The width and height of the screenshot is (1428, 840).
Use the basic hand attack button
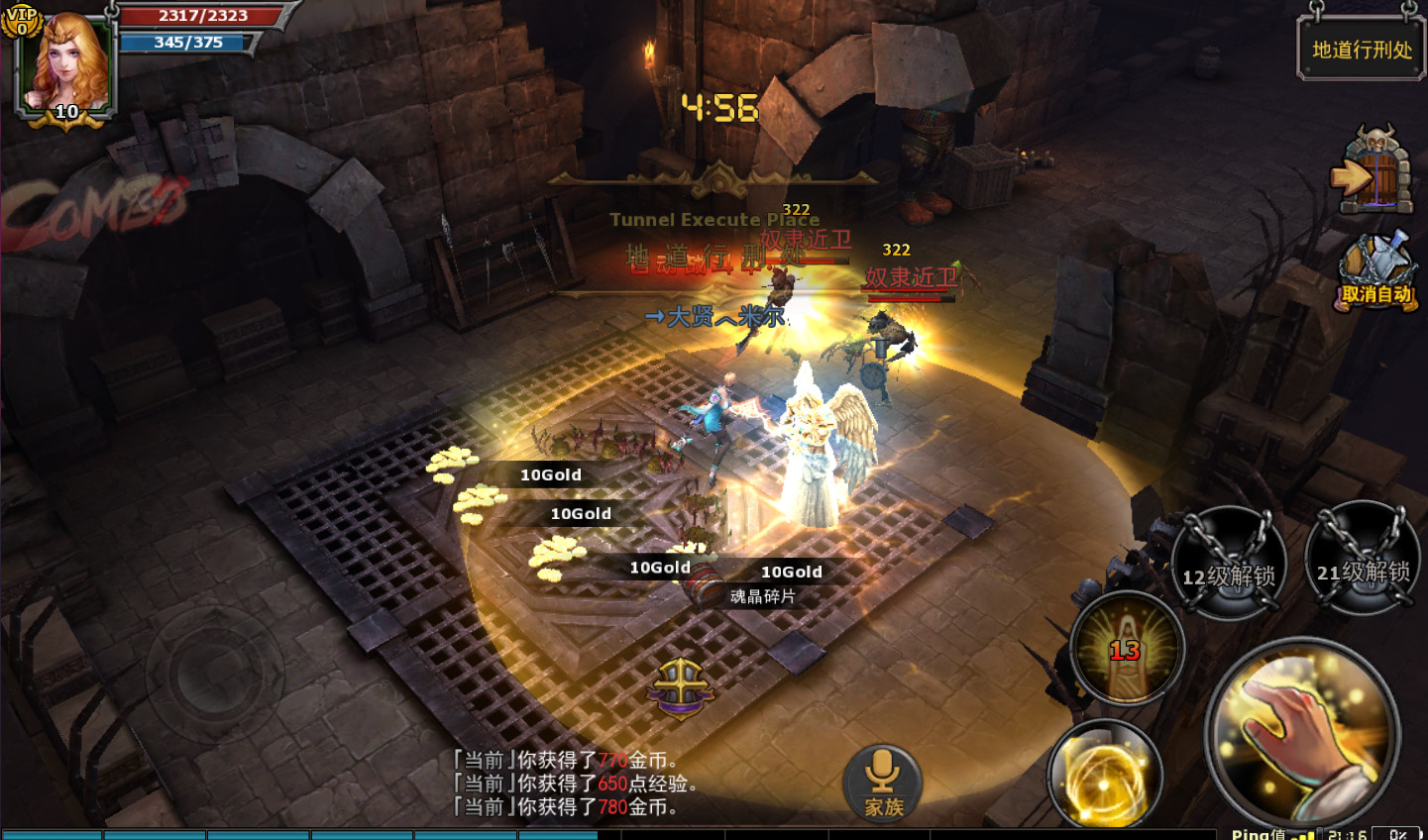coord(1302,735)
